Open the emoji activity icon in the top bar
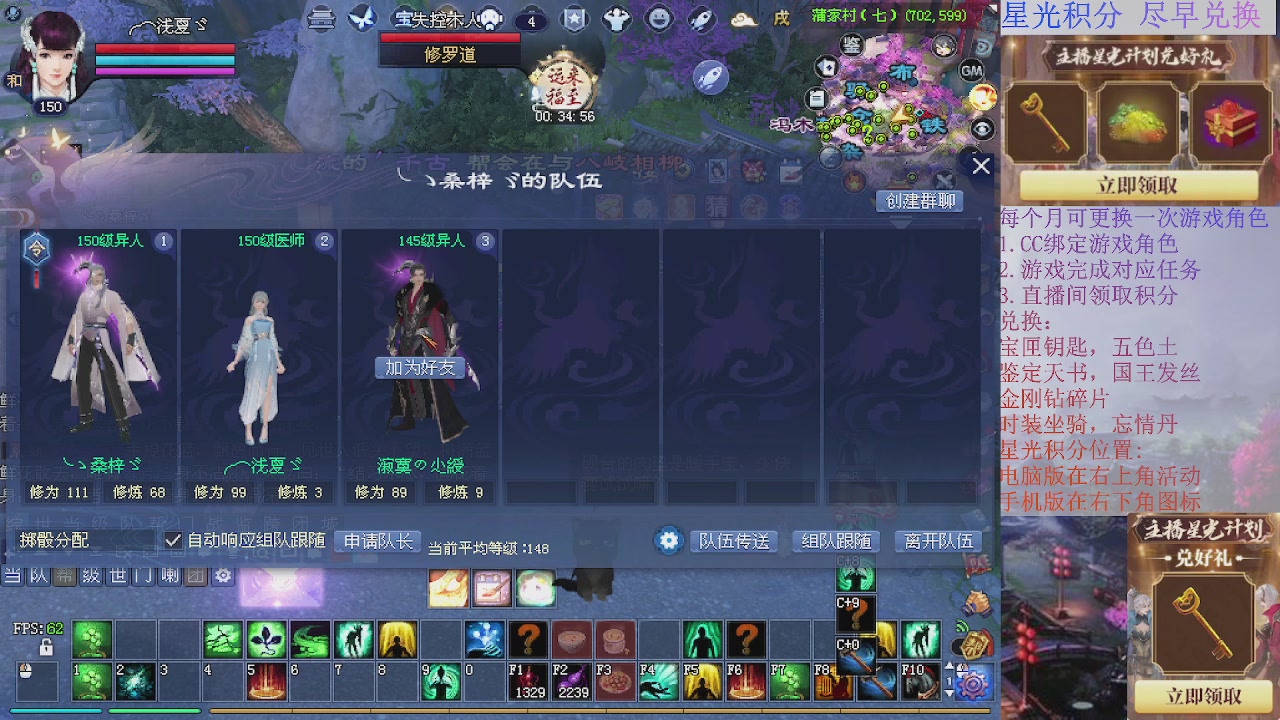This screenshot has width=1280, height=720. (x=660, y=18)
